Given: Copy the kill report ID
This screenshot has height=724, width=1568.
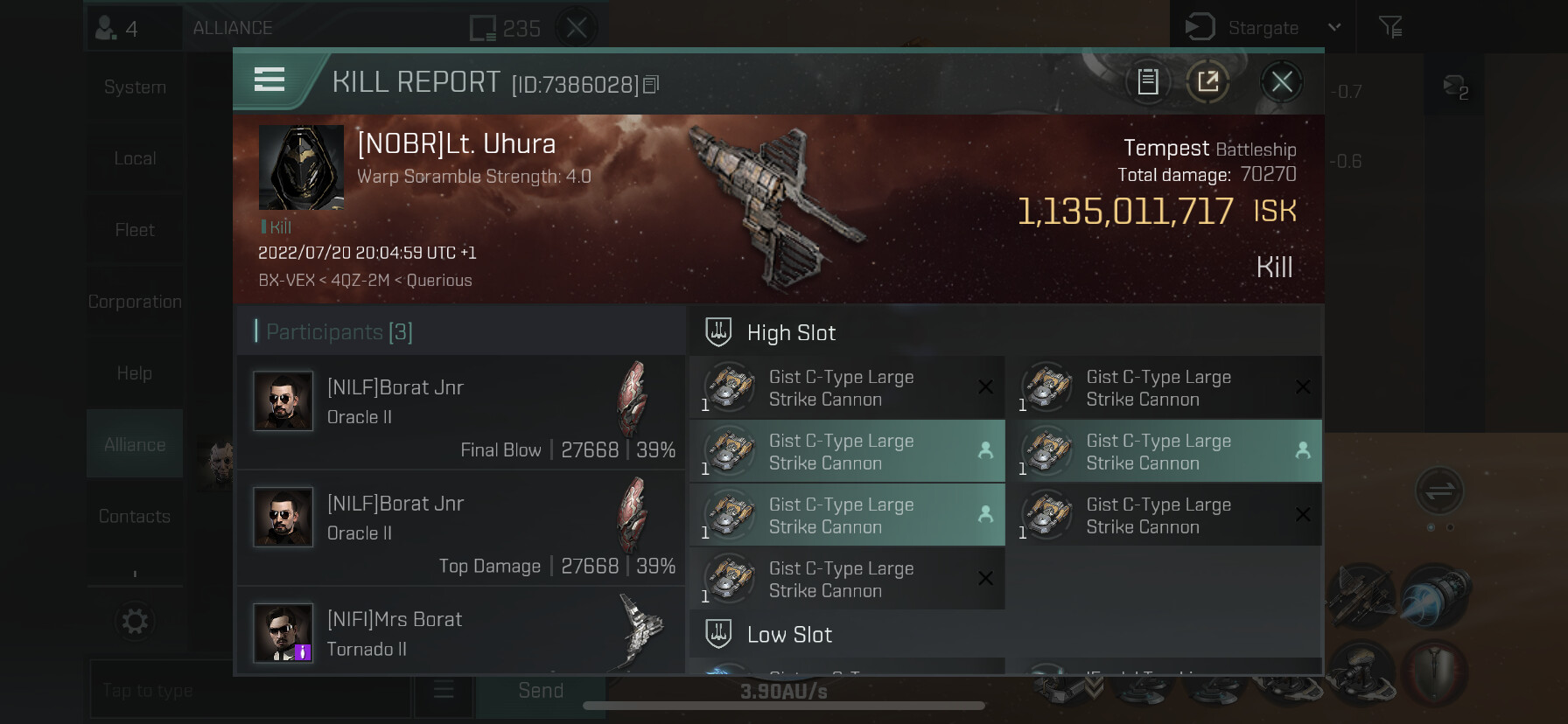Looking at the screenshot, I should [651, 85].
